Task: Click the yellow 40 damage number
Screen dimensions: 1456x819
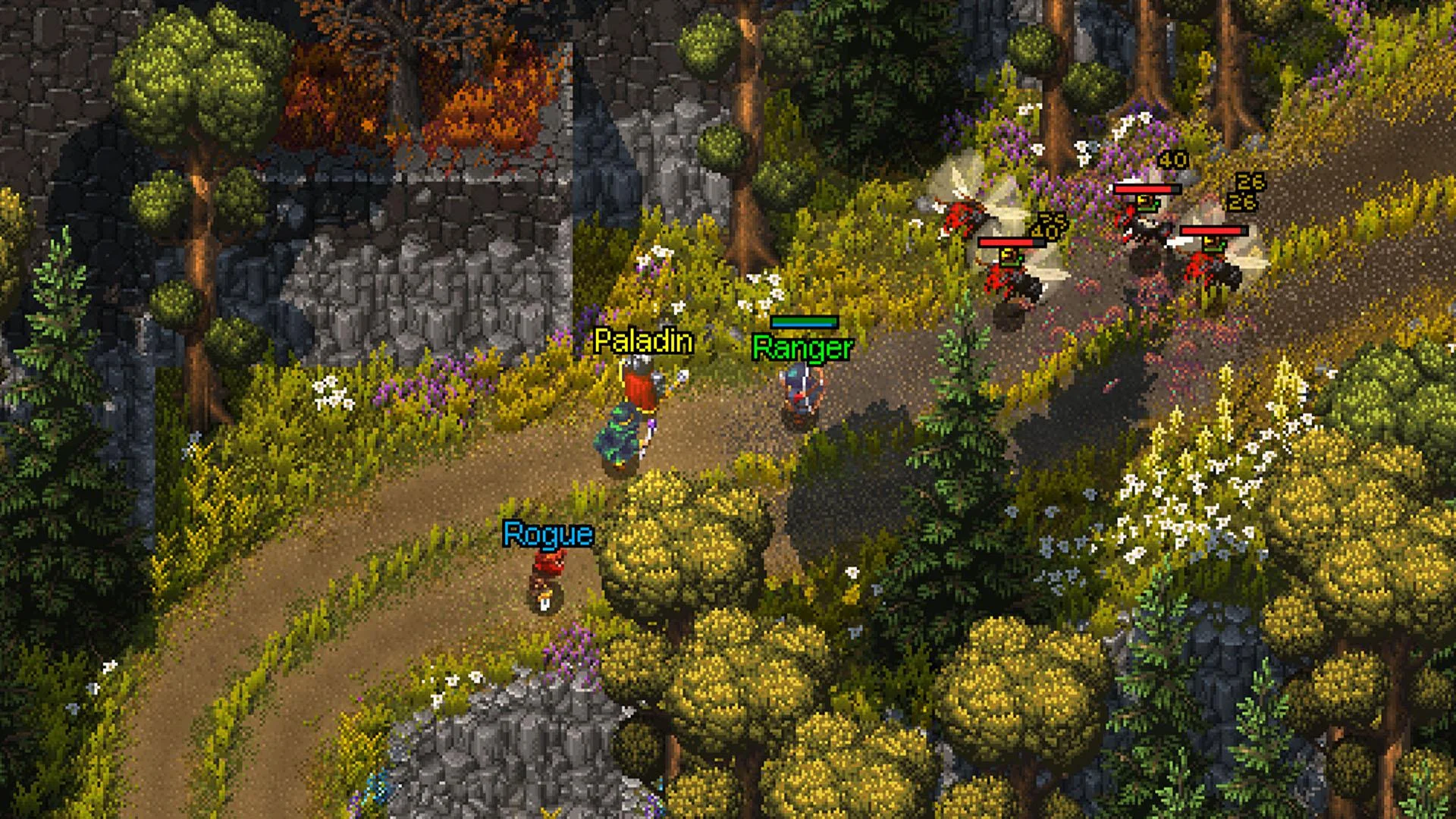Action: 1172,161
